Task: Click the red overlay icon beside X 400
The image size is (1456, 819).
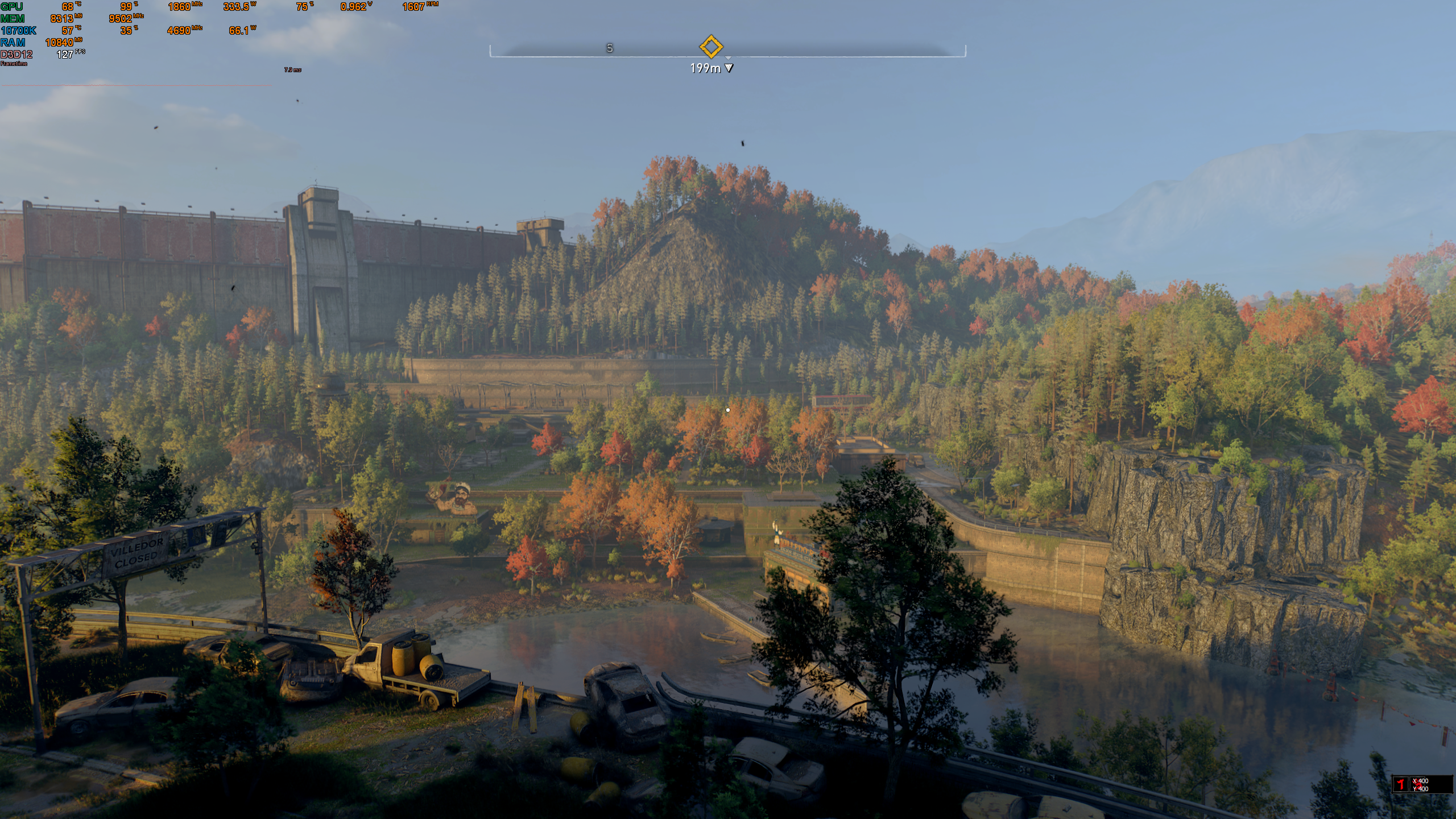Action: (1400, 784)
